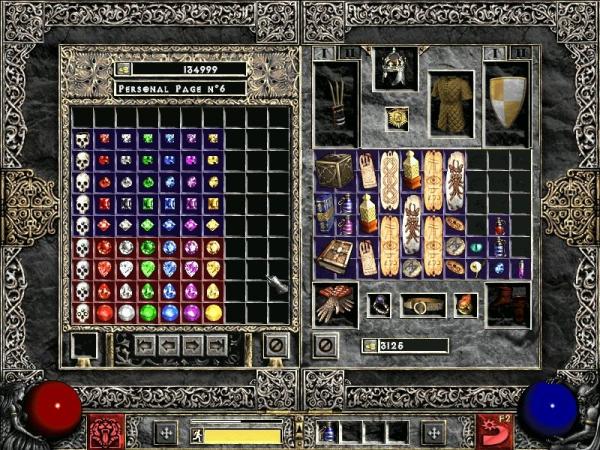Image resolution: width=600 pixels, height=450 pixels.
Task: Go to the next stash page
Action: coord(194,346)
